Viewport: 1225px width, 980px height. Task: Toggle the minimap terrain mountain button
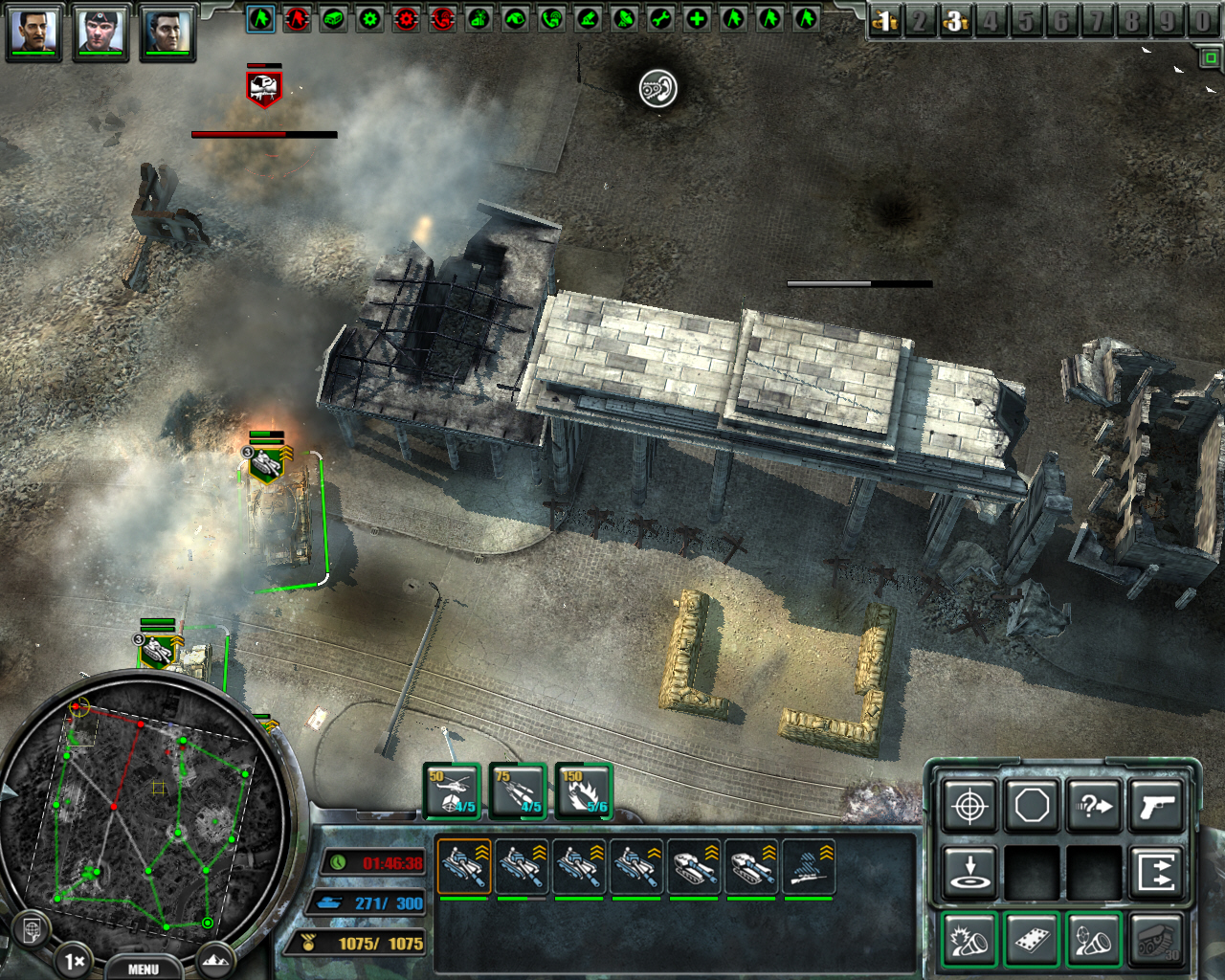216,958
